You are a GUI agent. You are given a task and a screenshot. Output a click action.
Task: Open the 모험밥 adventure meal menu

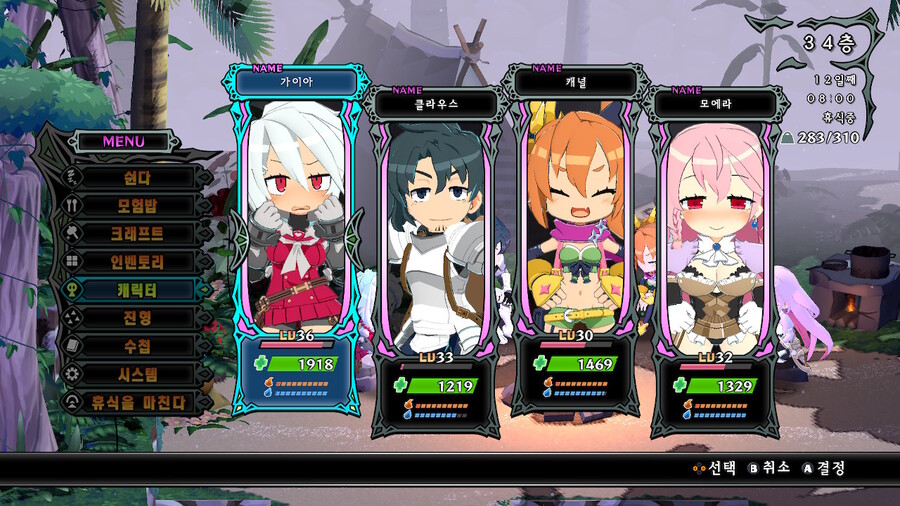pyautogui.click(x=136, y=205)
